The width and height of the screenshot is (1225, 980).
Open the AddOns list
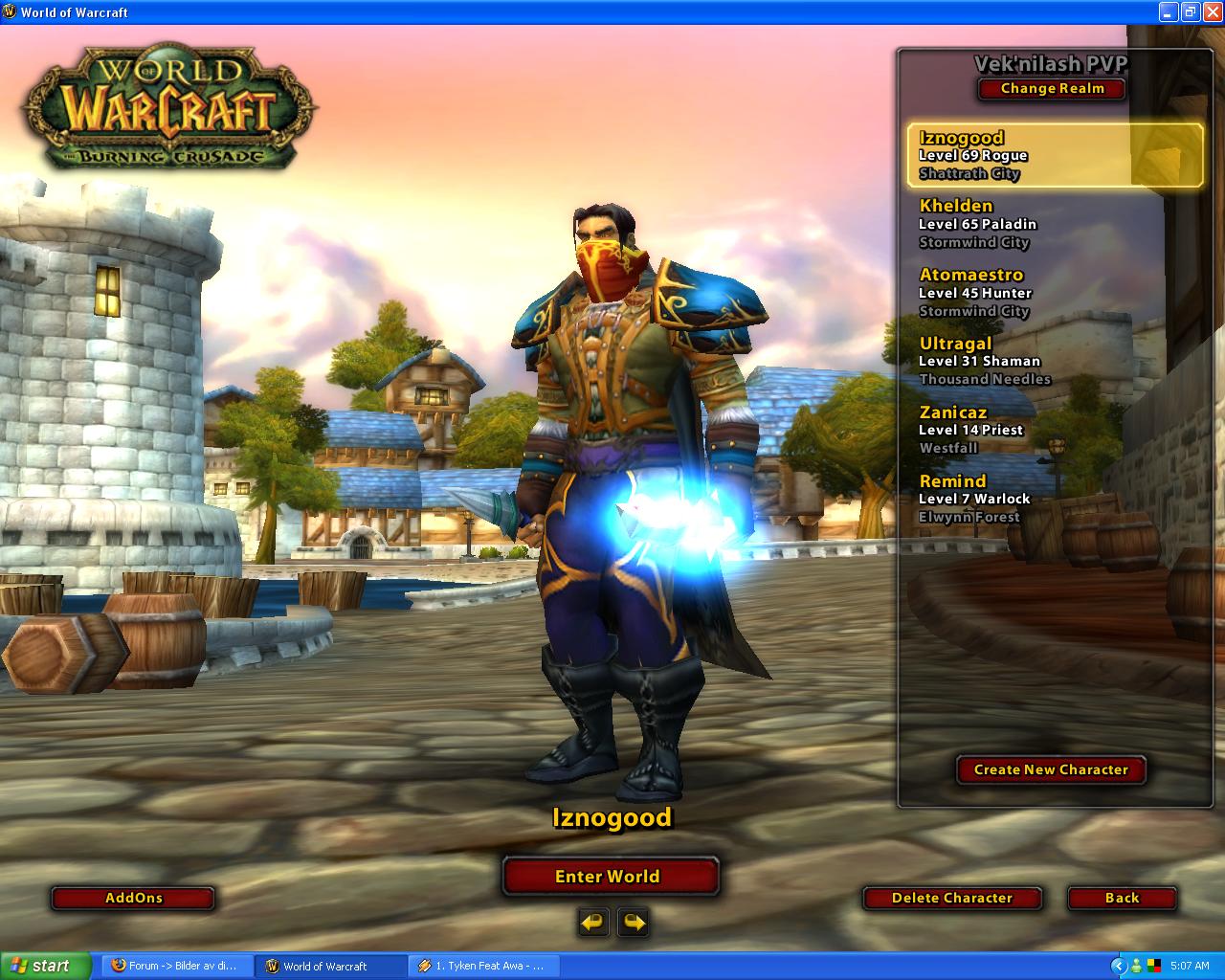133,898
